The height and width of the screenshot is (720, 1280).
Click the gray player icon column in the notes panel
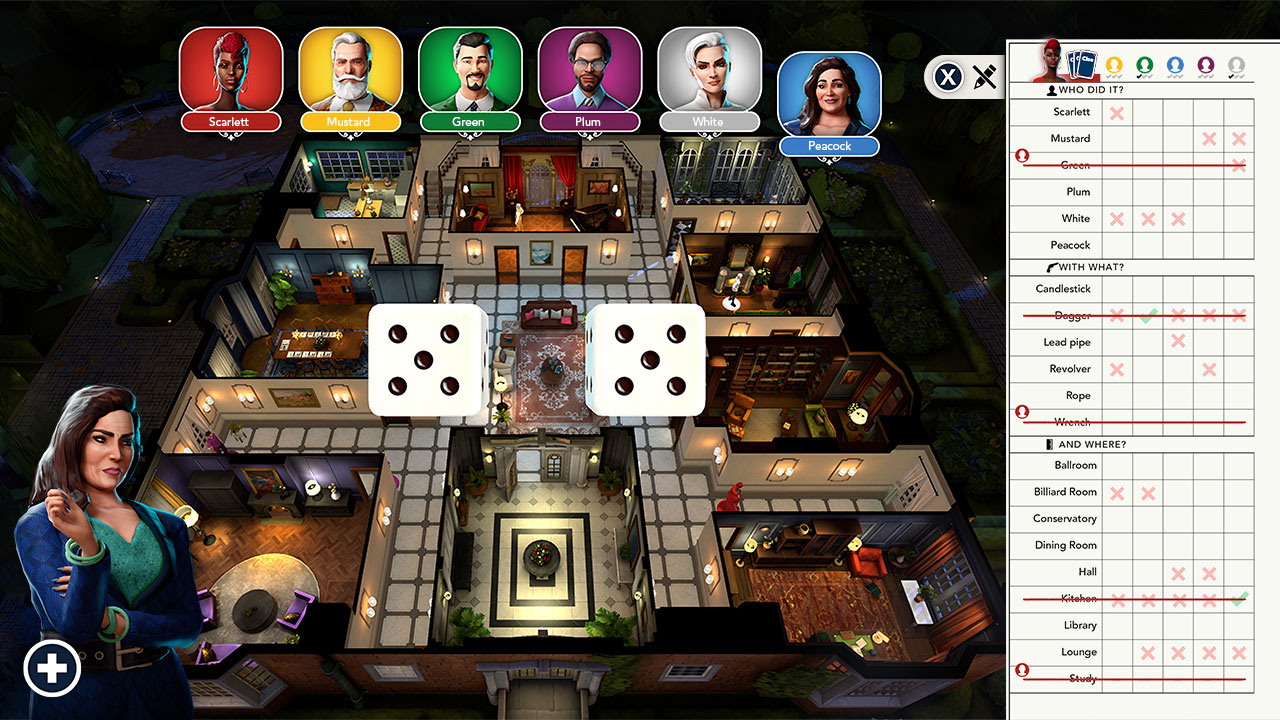(1238, 62)
